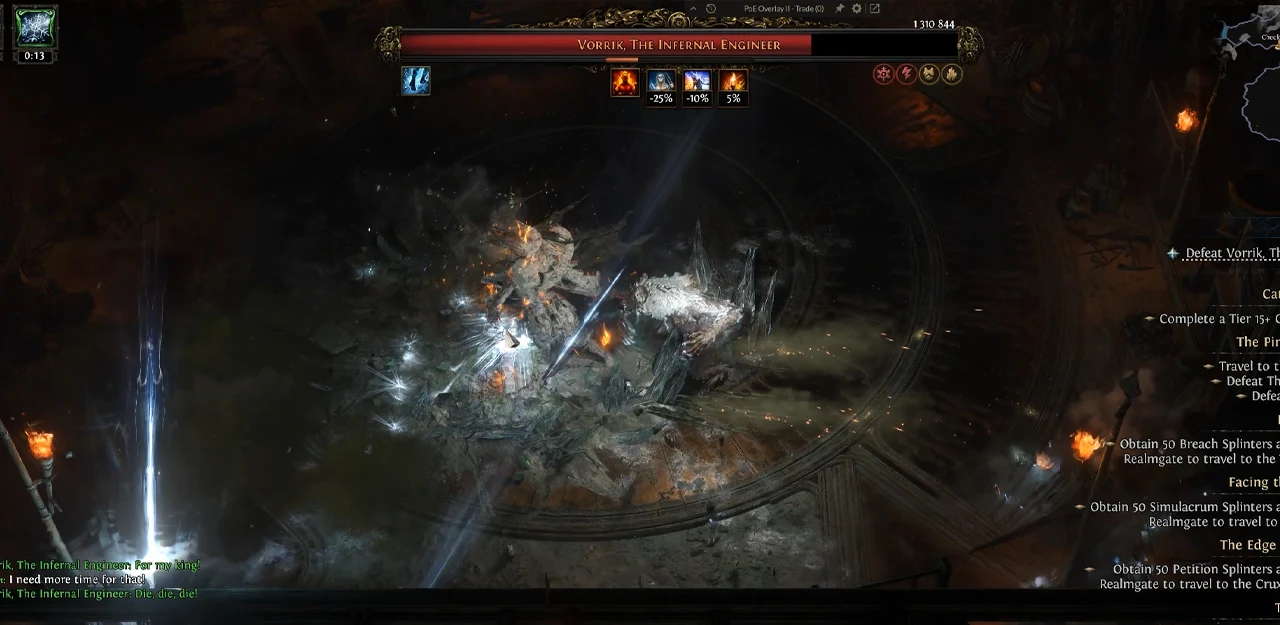Viewport: 1280px width, 625px height.
Task: Click the red lightning bolt ailment icon
Action: pyautogui.click(x=906, y=74)
